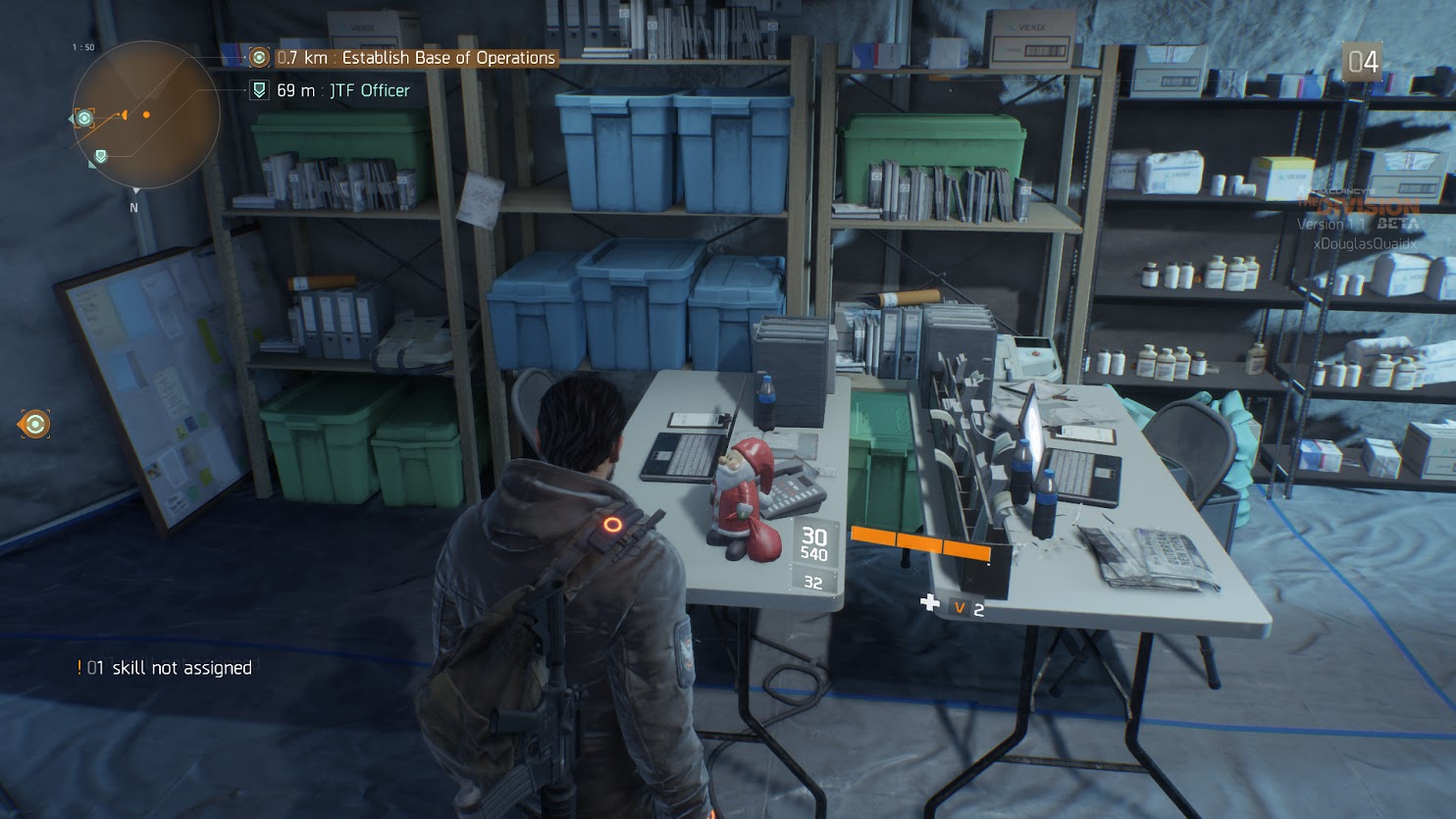Open the circular minimap
1456x819 pixels.
pos(145,115)
